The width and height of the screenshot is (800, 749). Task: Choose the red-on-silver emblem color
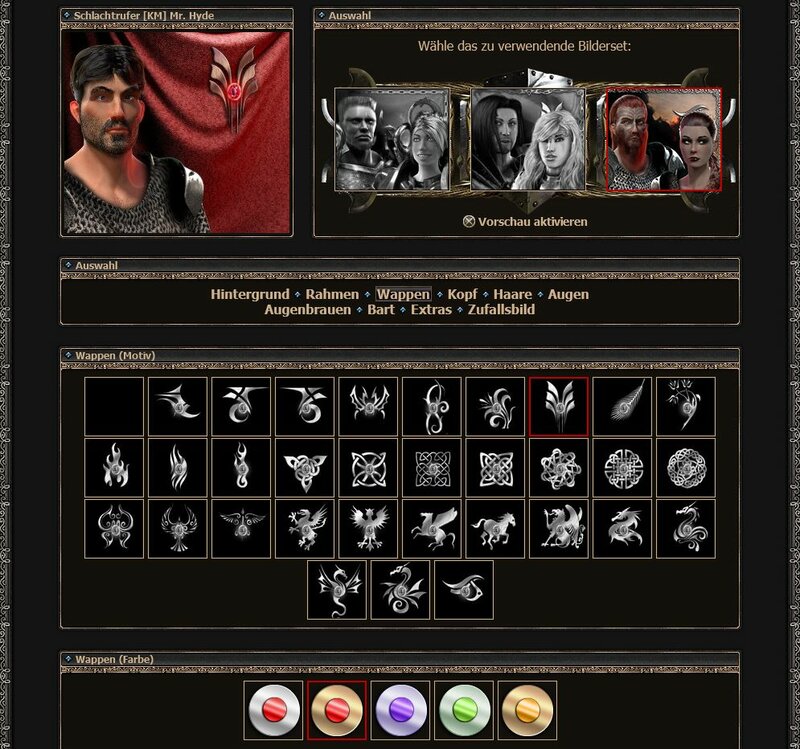[273, 711]
